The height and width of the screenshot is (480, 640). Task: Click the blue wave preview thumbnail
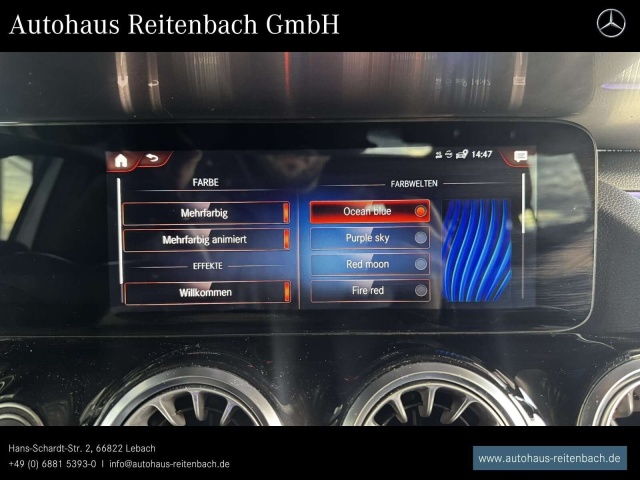point(477,250)
